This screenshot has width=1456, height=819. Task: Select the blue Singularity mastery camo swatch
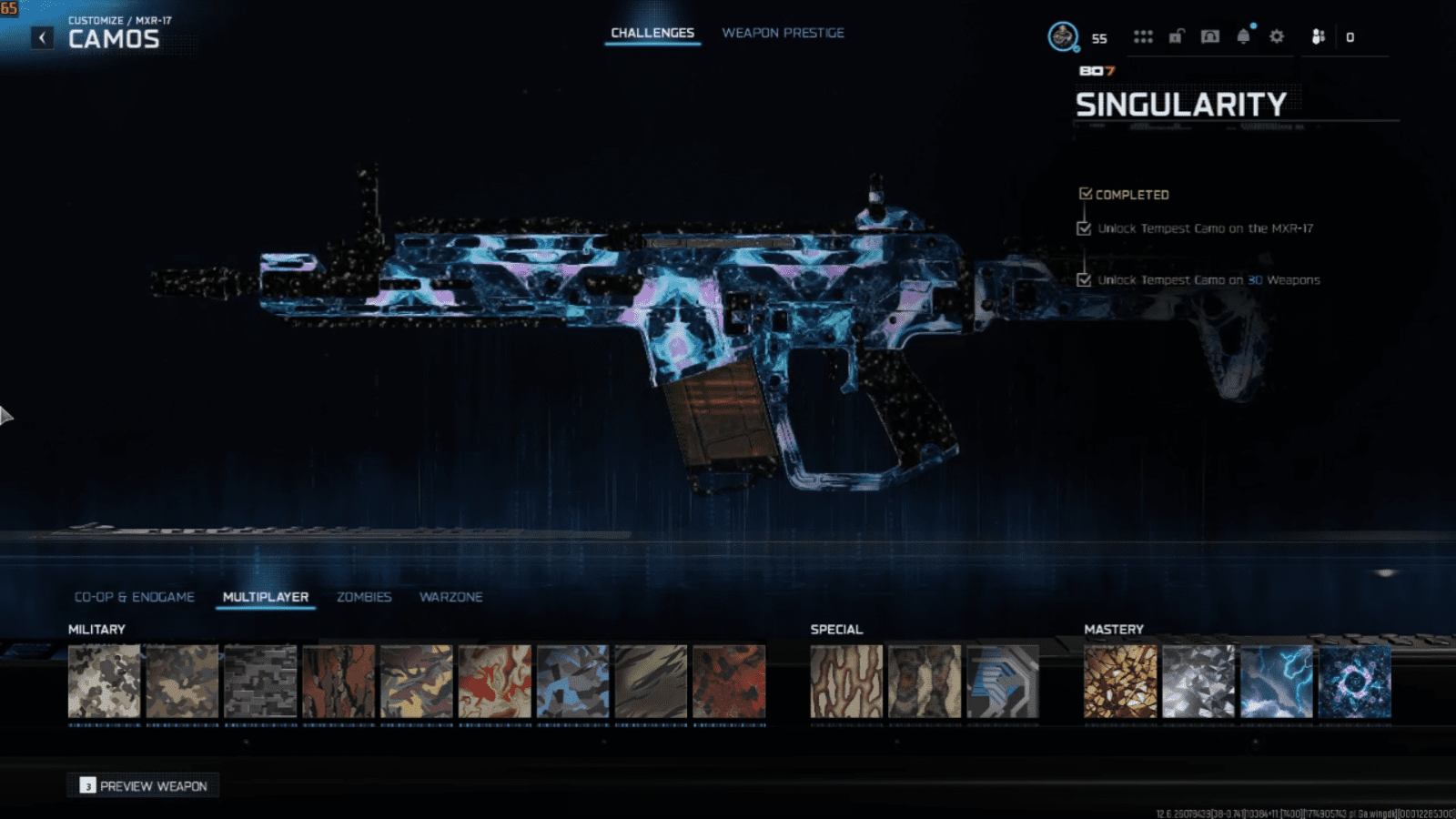click(1353, 681)
